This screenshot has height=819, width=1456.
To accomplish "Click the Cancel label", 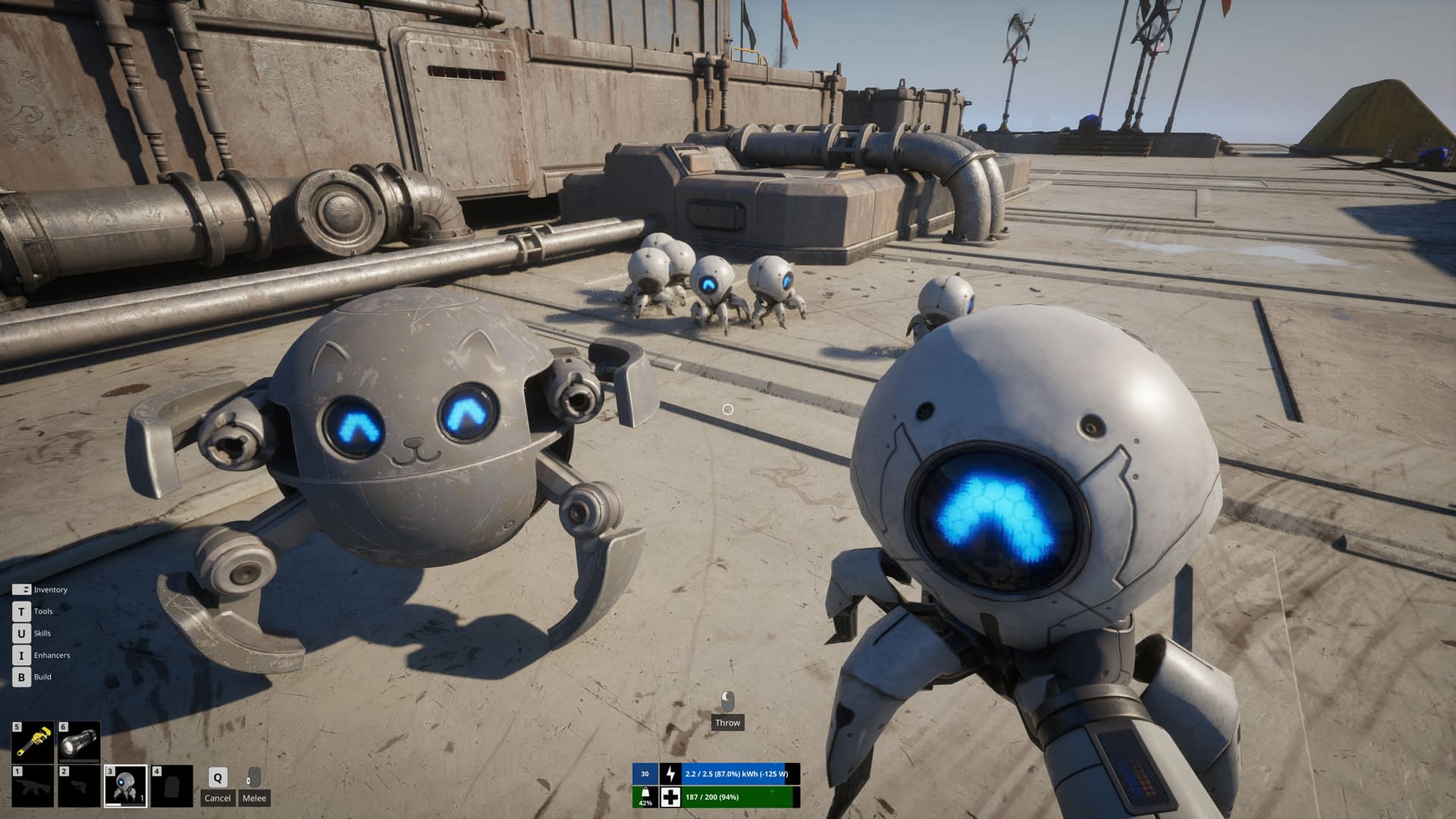I will click(x=218, y=798).
